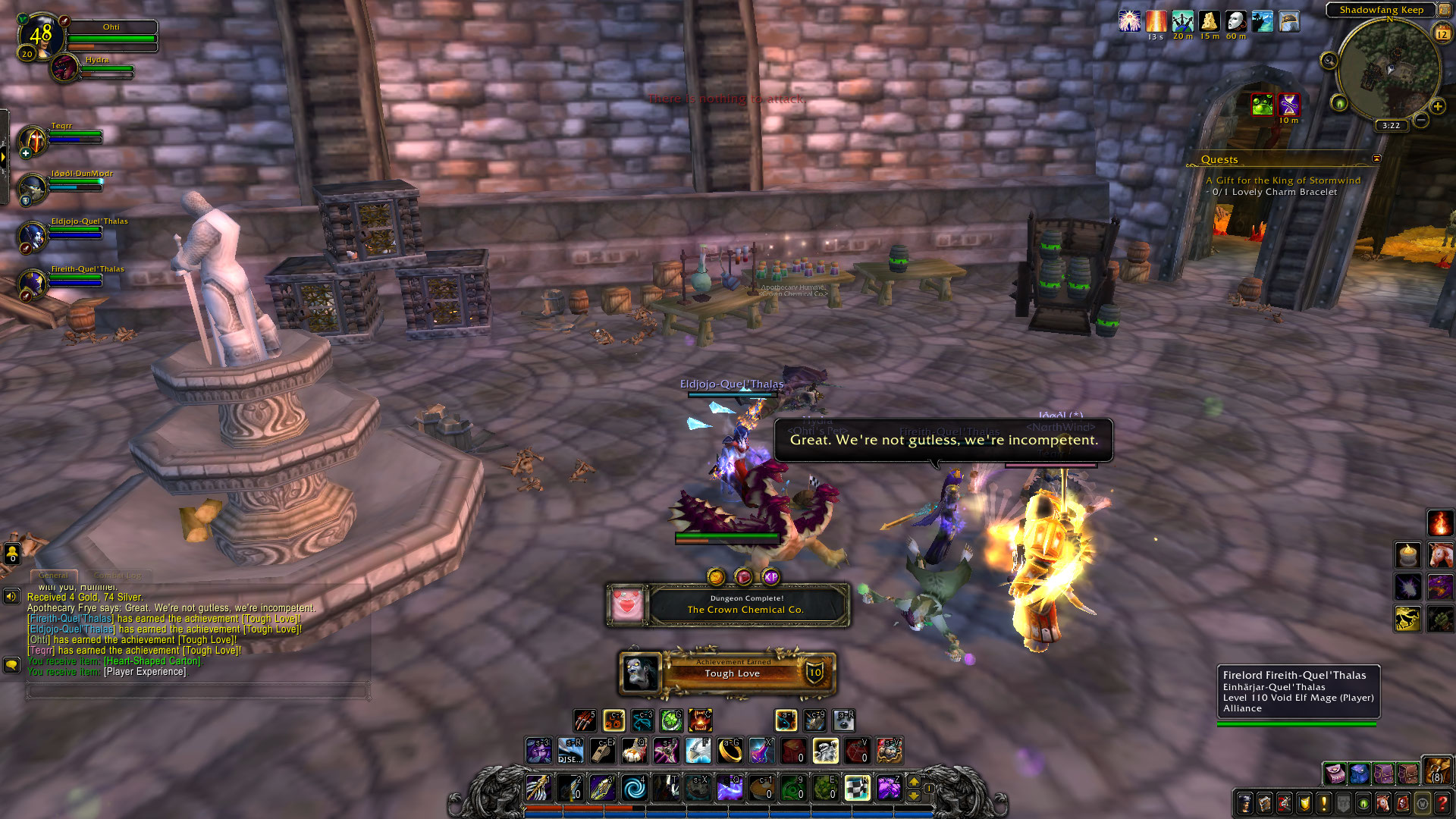Open the Tough Love achievement alert
Screen dimensions: 1456x819
(731, 673)
